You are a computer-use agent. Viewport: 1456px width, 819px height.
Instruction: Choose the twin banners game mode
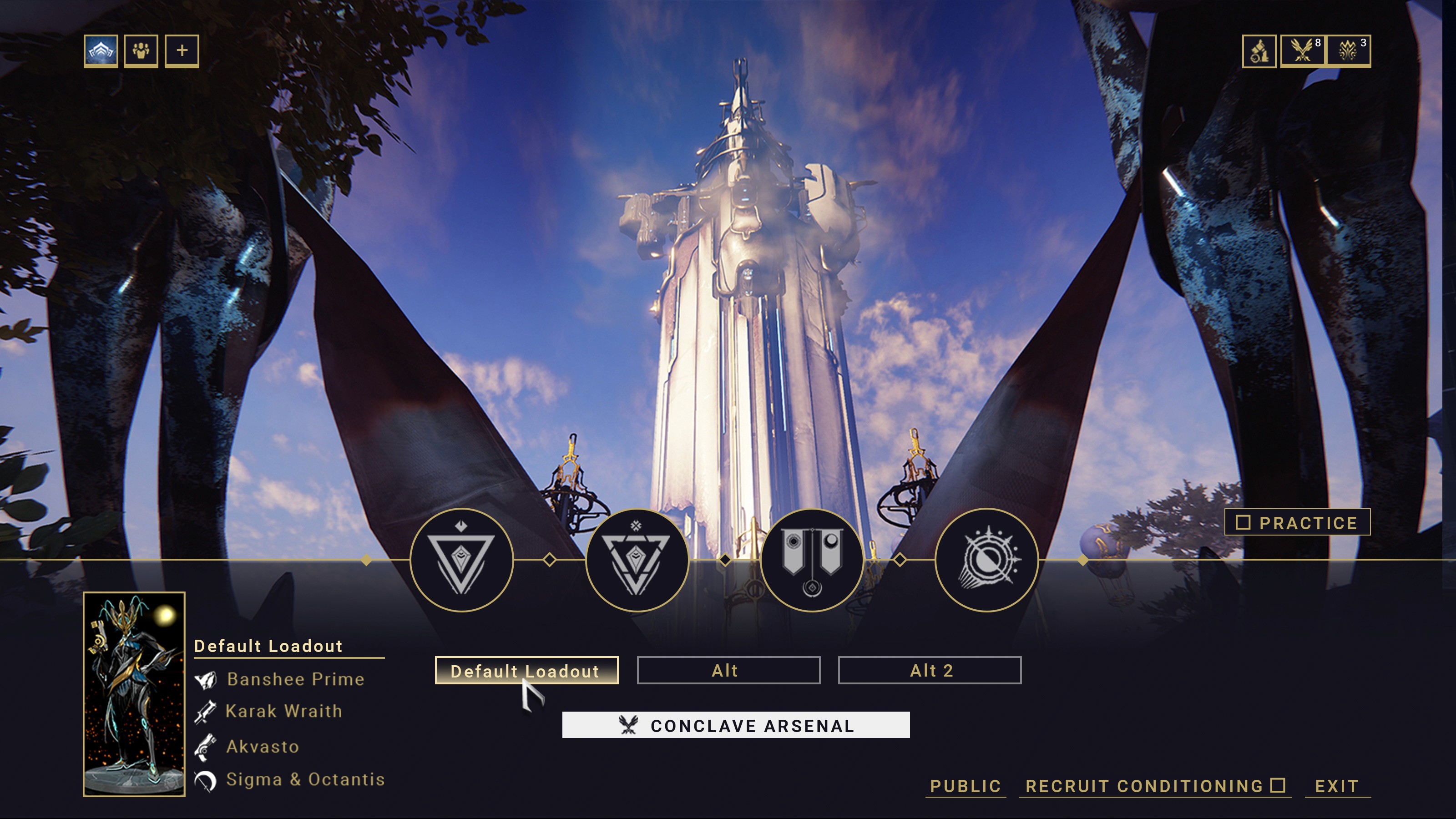(x=812, y=560)
